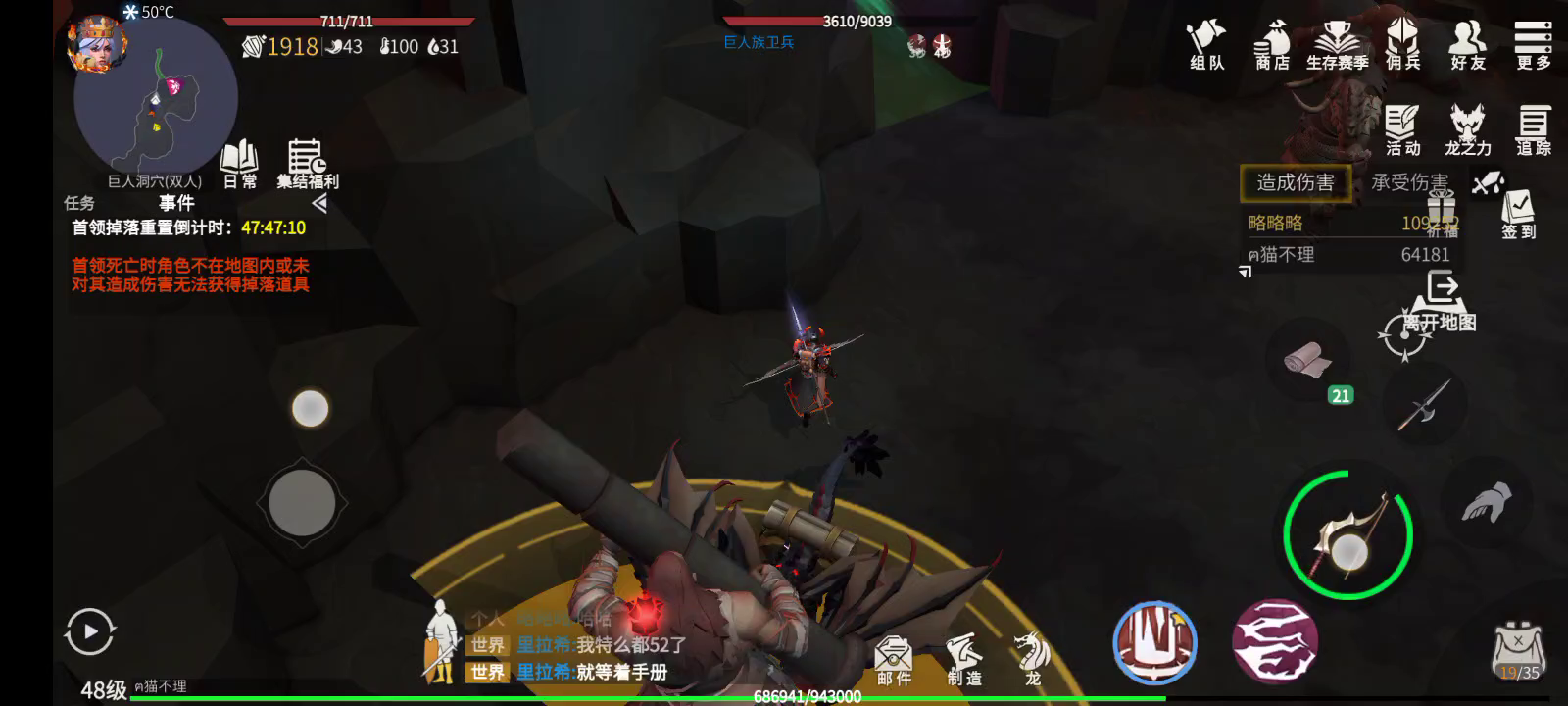Image resolution: width=1568 pixels, height=706 pixels.
Task: Open the 集结福利 rally rewards
Action: click(307, 164)
